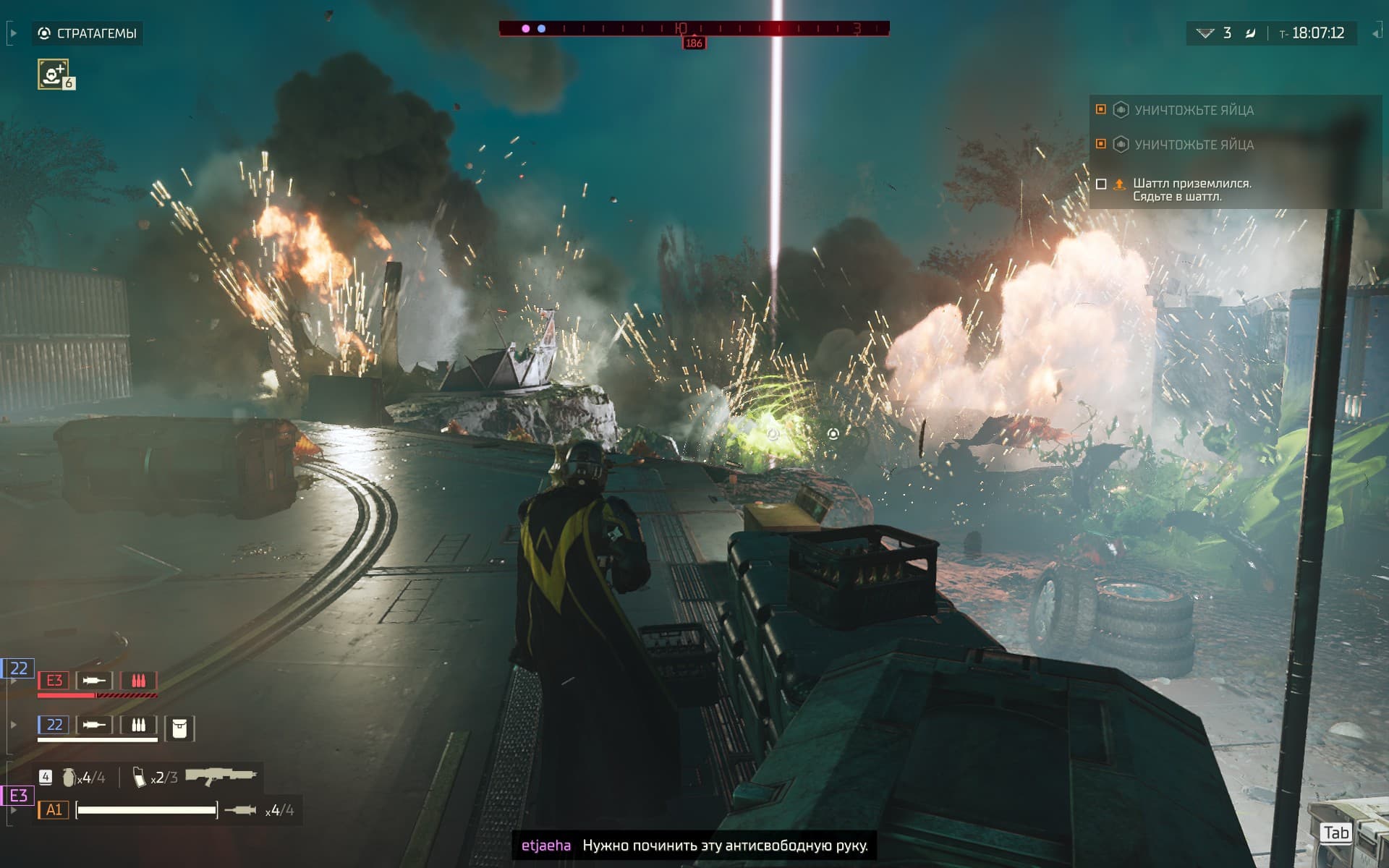Viewport: 1389px width, 868px height.
Task: Click the stim syringe icon beside A1 health
Action: (241, 810)
